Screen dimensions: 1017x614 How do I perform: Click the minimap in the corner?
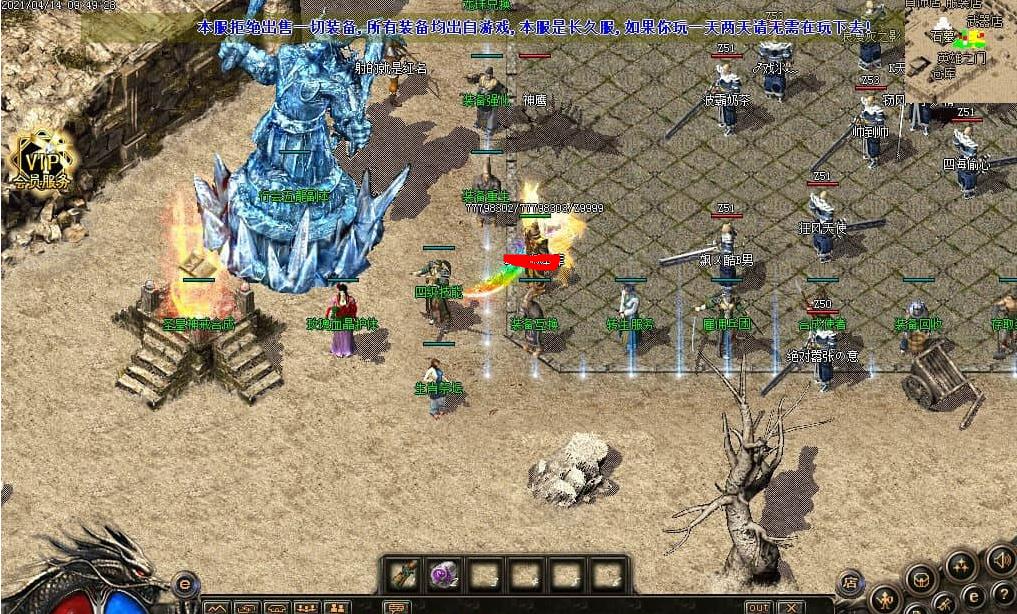960,50
